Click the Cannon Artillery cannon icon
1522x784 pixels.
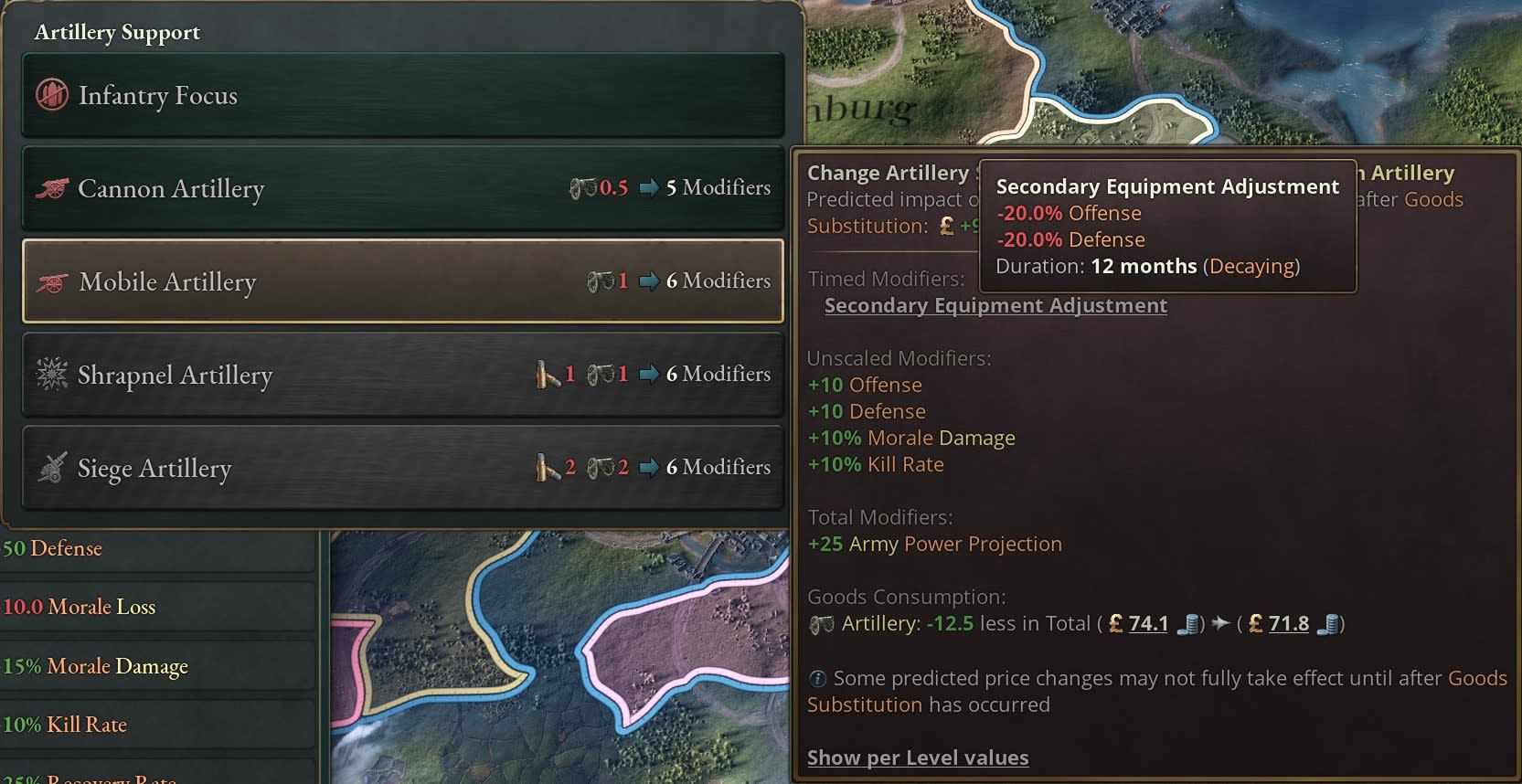tap(52, 189)
